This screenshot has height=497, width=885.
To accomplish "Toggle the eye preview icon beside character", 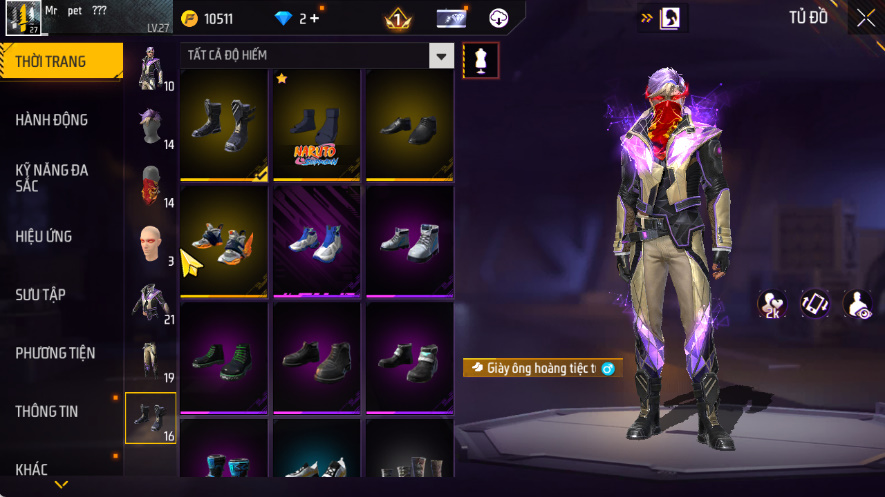I will pos(857,305).
